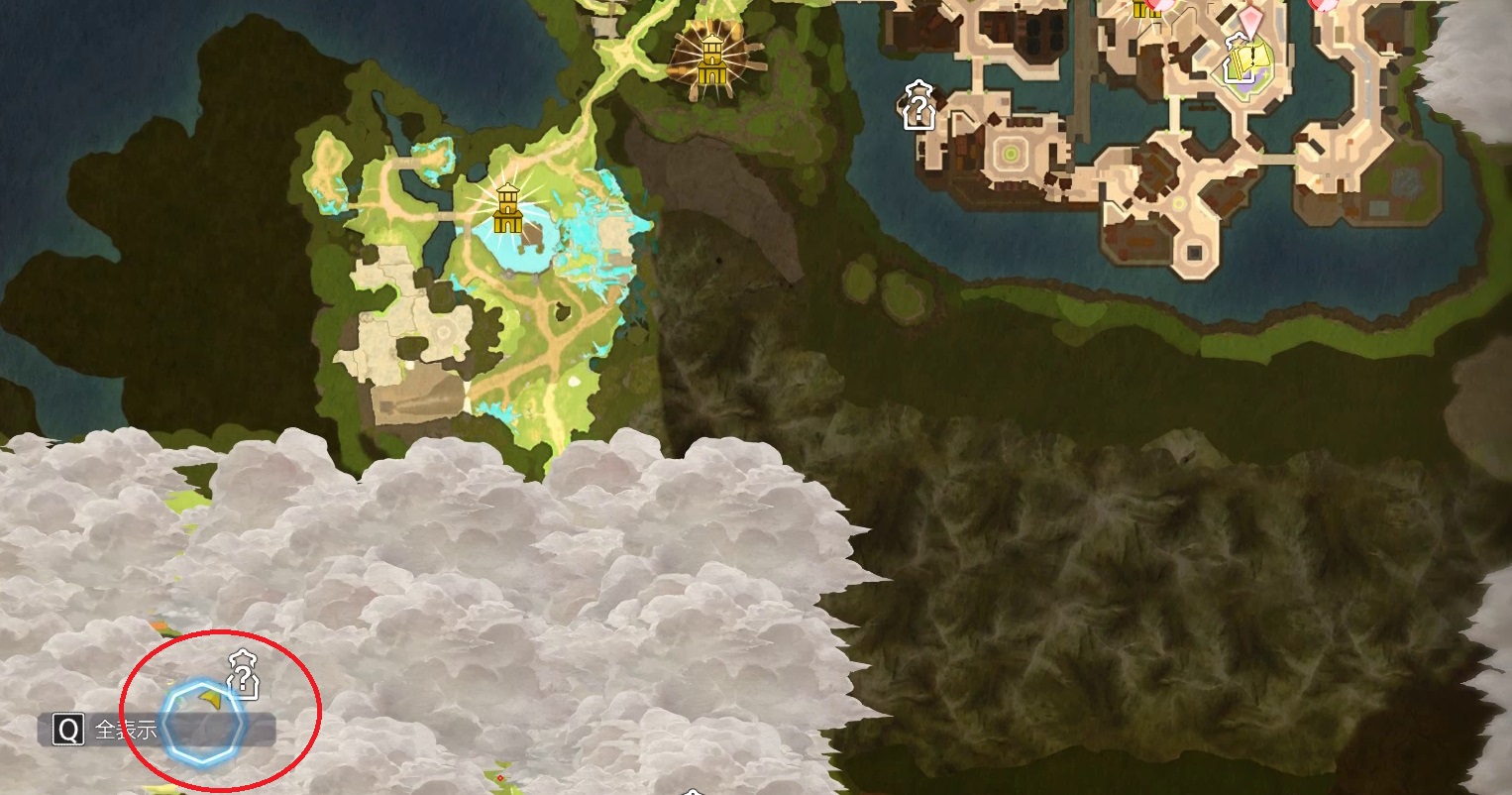
Task: Choose the golden tower marker with brown rays
Action: tap(711, 59)
